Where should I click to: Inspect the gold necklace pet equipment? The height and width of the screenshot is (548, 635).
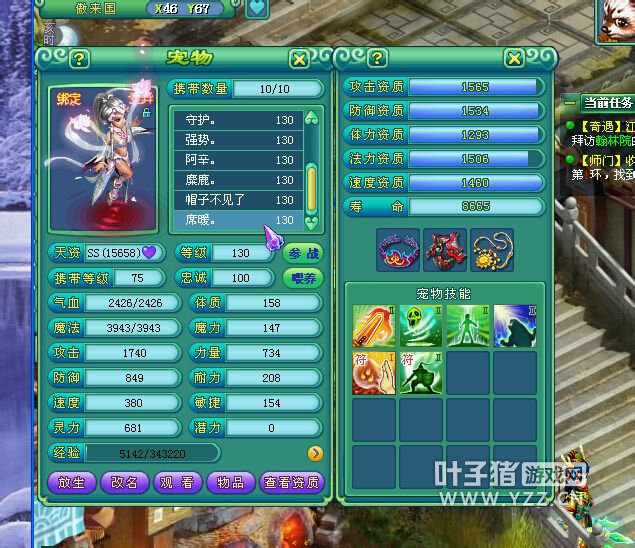492,249
